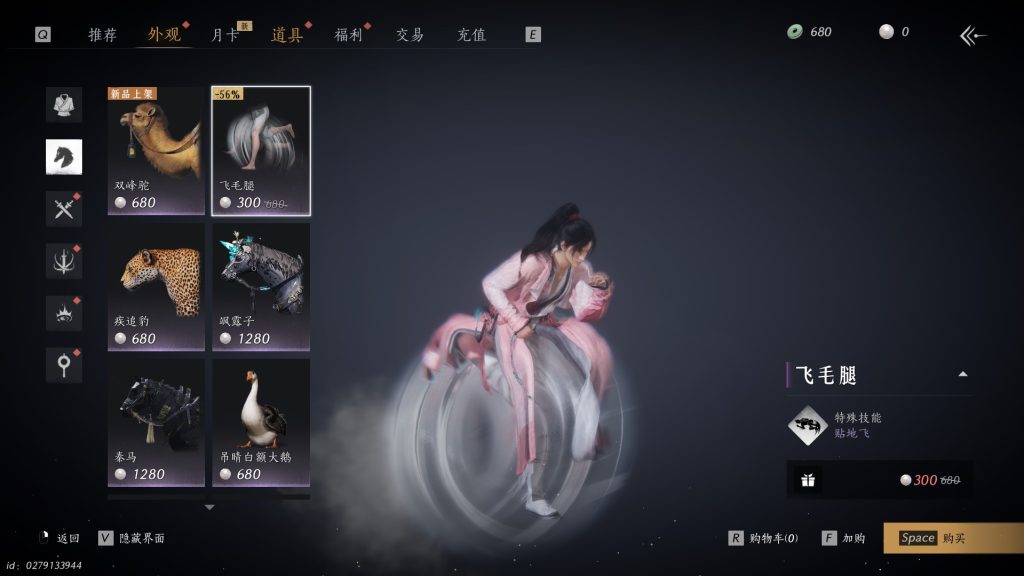
Task: Open the outfit clothing category
Action: [64, 104]
